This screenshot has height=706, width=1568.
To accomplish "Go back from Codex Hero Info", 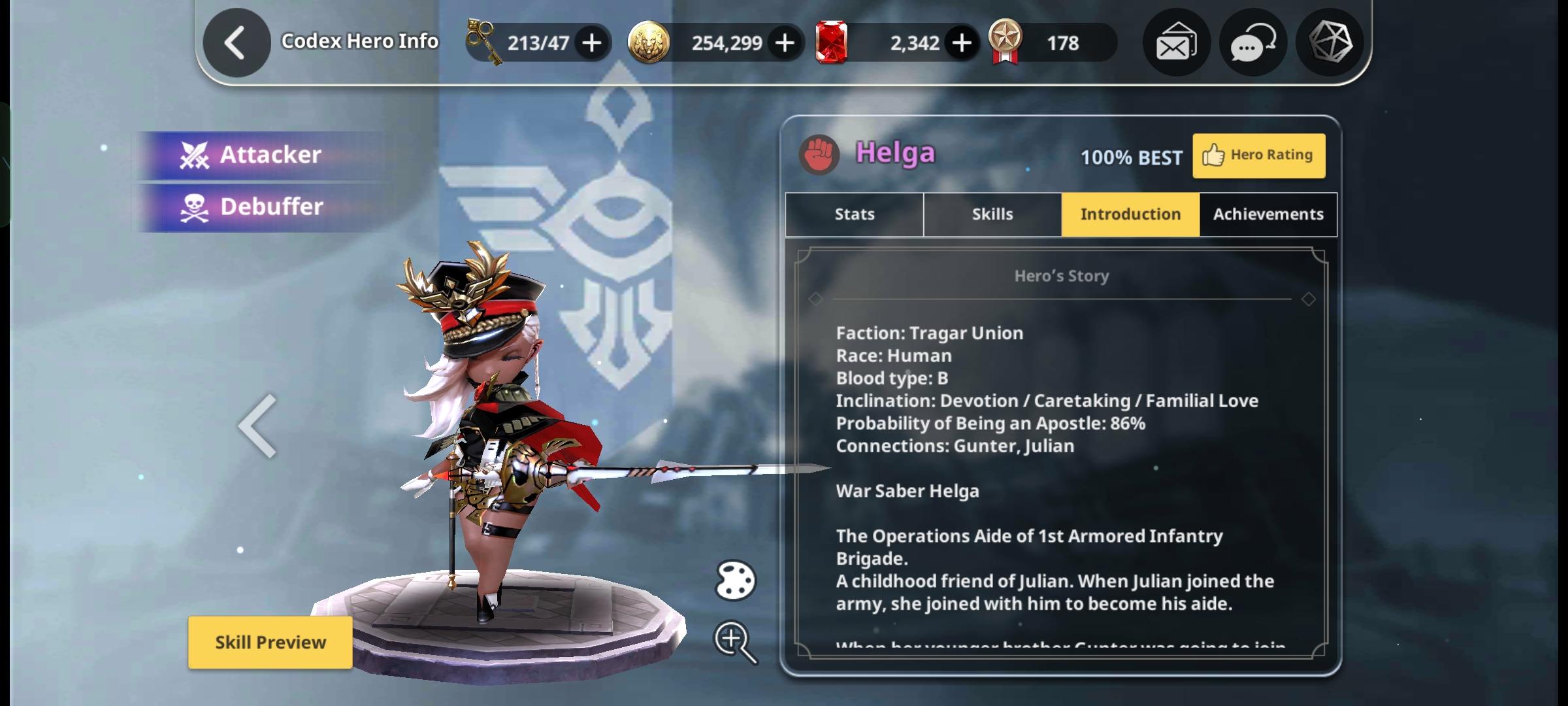I will click(x=236, y=43).
